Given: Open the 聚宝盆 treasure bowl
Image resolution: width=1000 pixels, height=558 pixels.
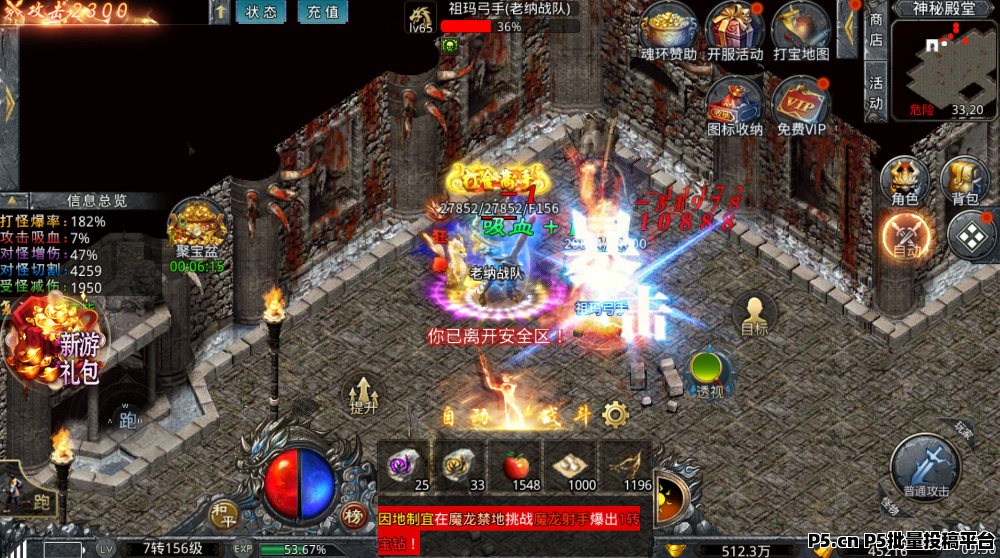Looking at the screenshot, I should (x=196, y=231).
